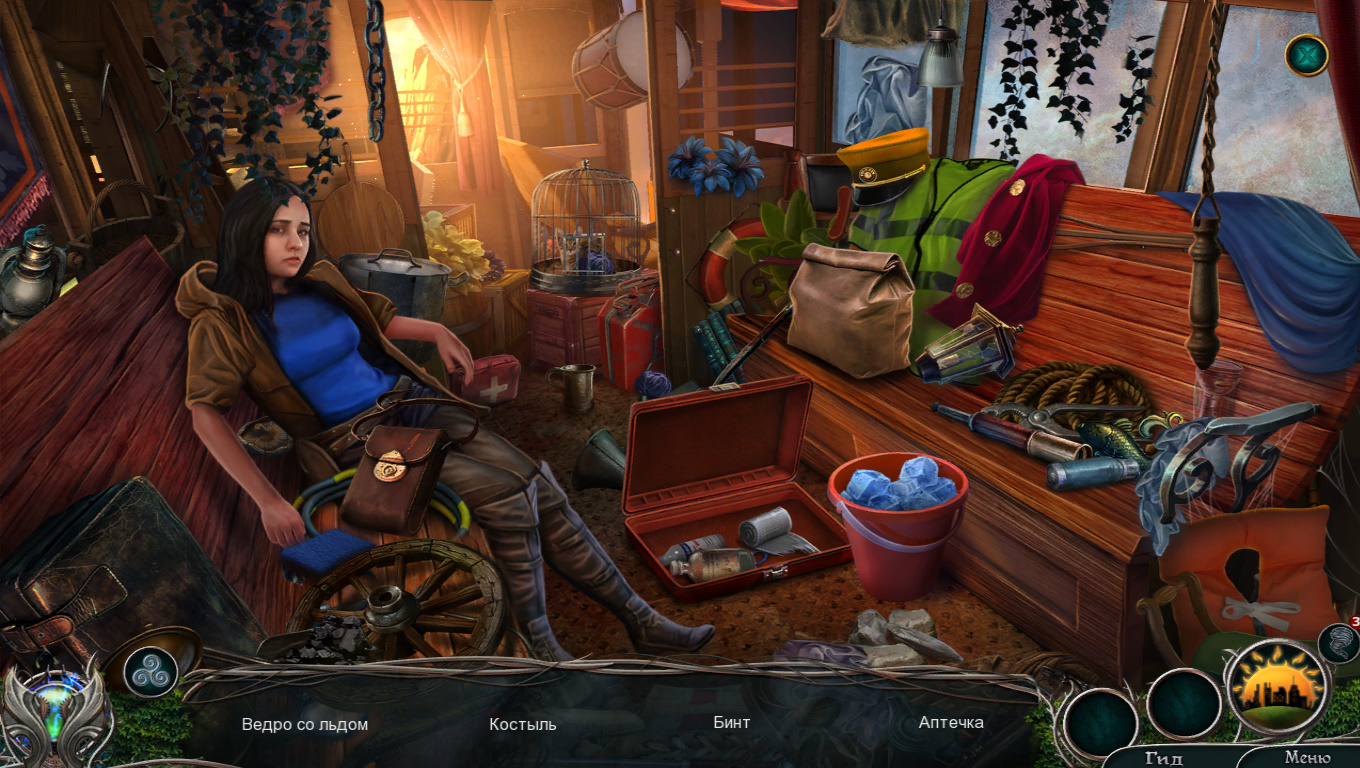
Task: Open the Меню button
Action: (1307, 757)
